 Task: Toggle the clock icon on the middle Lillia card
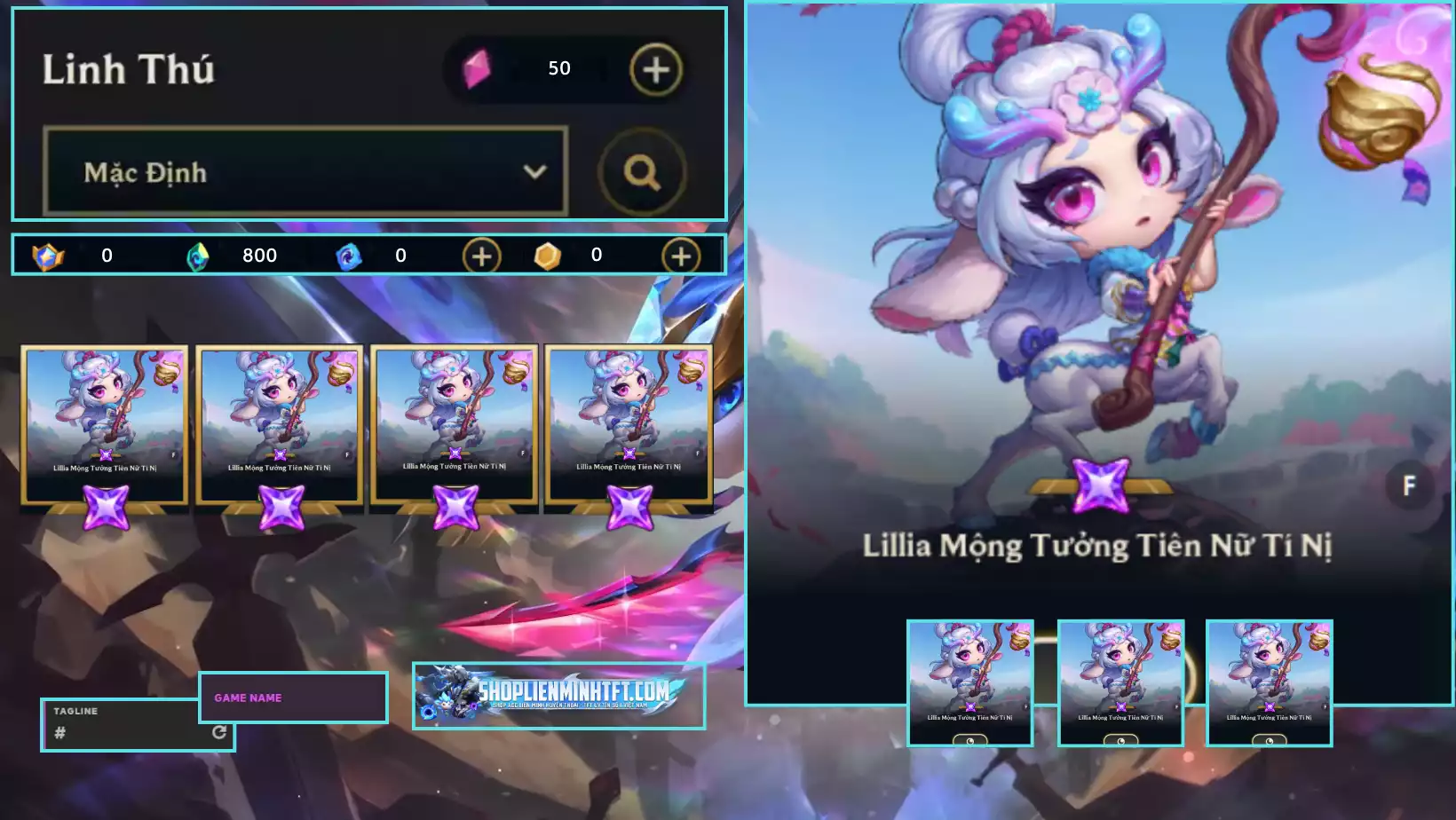[x=1121, y=740]
